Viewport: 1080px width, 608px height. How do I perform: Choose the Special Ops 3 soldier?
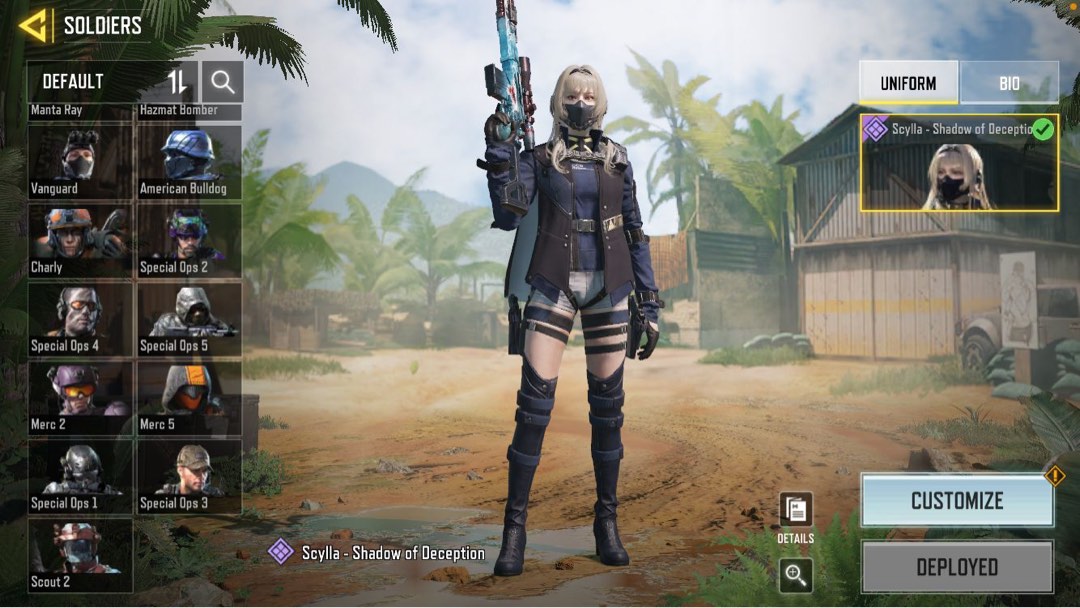[189, 477]
